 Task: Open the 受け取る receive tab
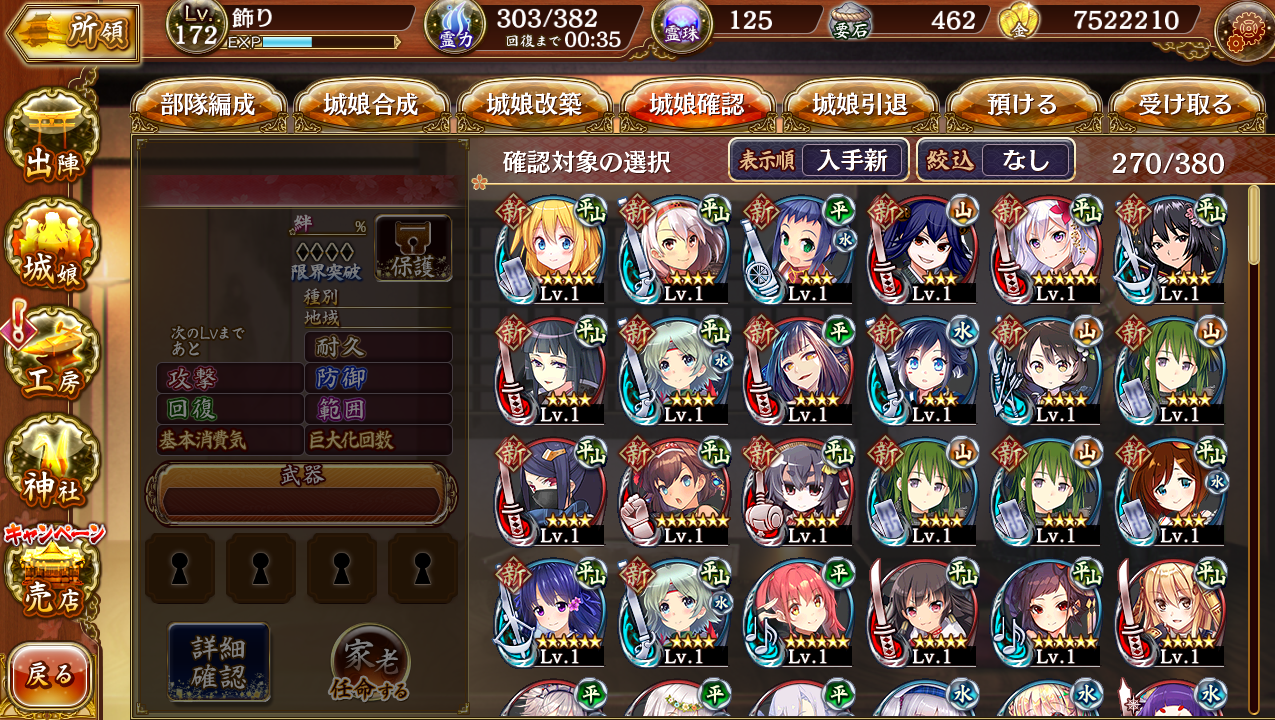tap(1185, 105)
